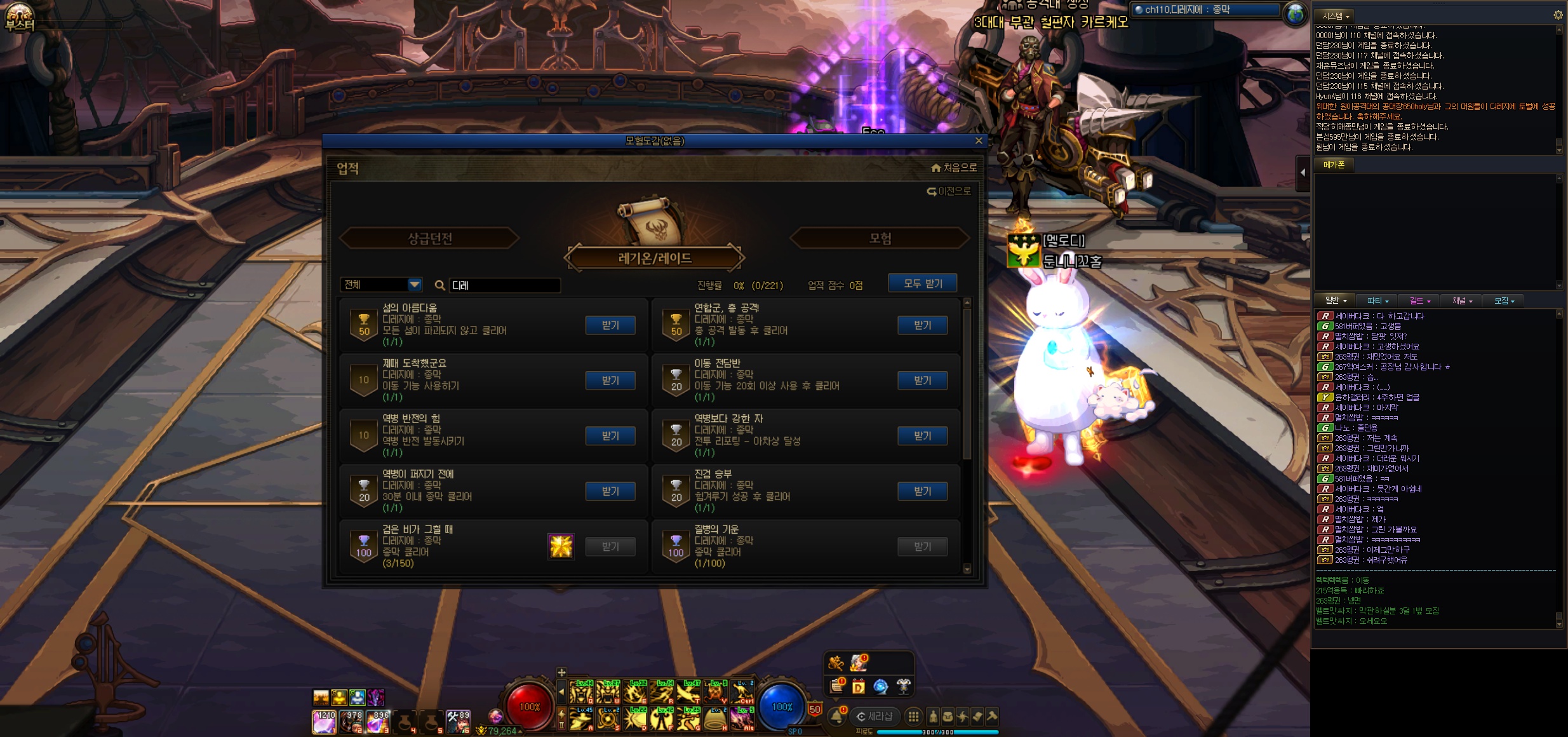Click the 모두 받기 claim-all button
The width and height of the screenshot is (1568, 737).
(x=922, y=283)
